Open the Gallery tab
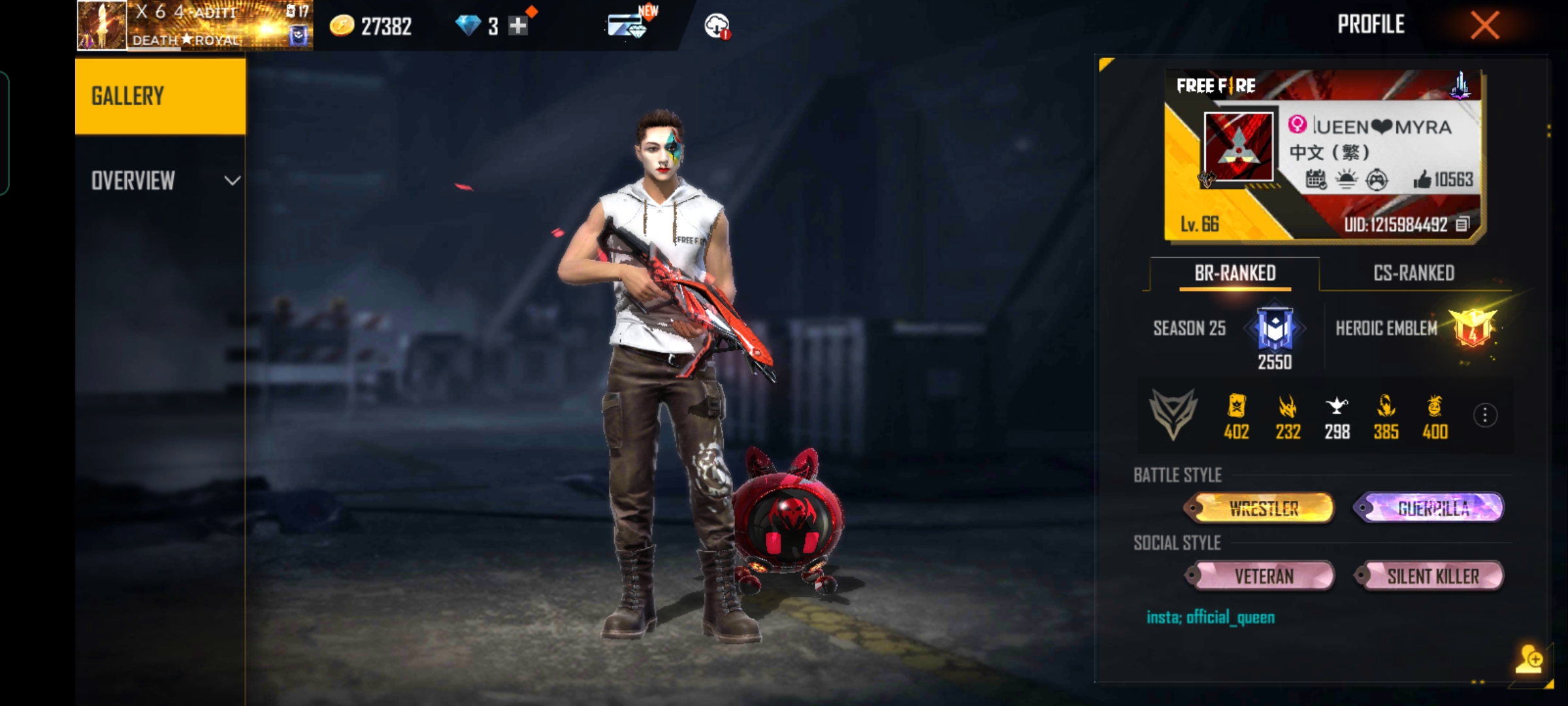Screen dimensions: 1568x706 160,97
